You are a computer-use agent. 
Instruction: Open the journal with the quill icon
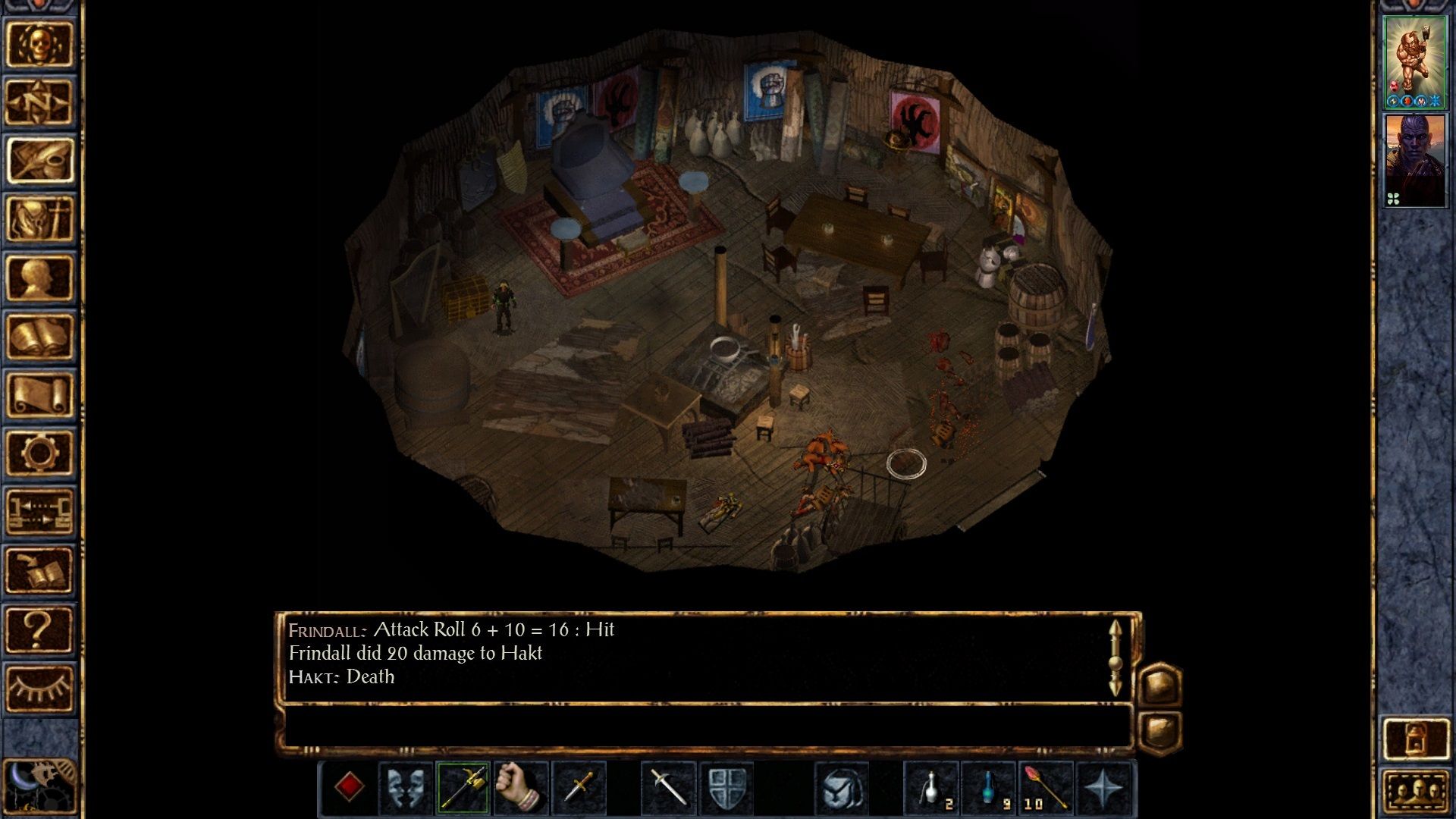[39, 161]
